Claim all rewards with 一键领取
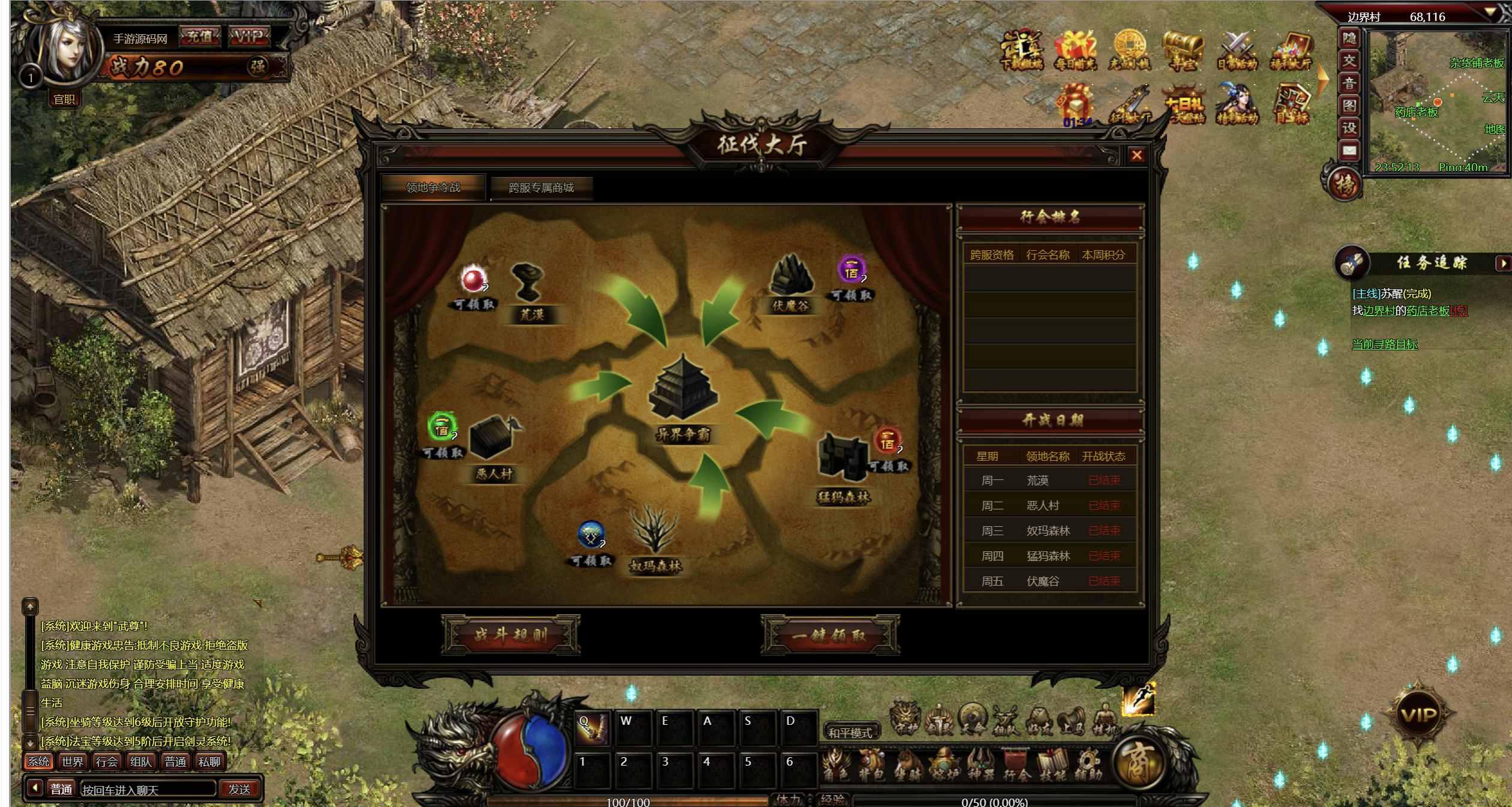The width and height of the screenshot is (1512, 807). (x=830, y=635)
